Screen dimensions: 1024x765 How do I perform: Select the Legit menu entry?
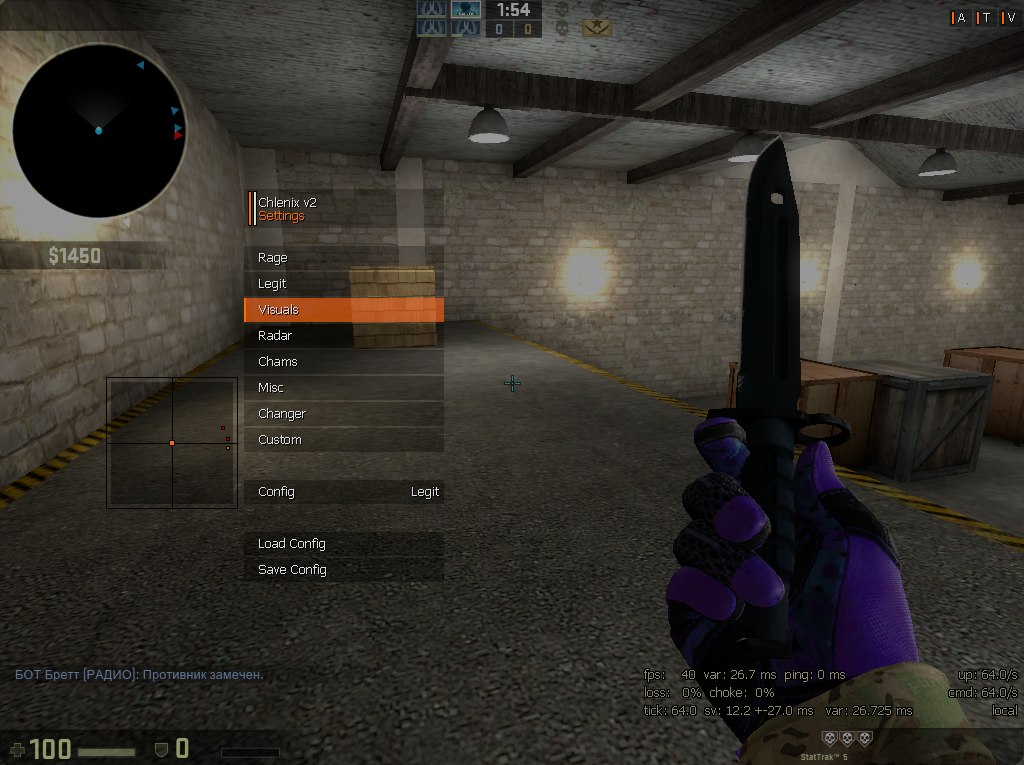click(343, 284)
